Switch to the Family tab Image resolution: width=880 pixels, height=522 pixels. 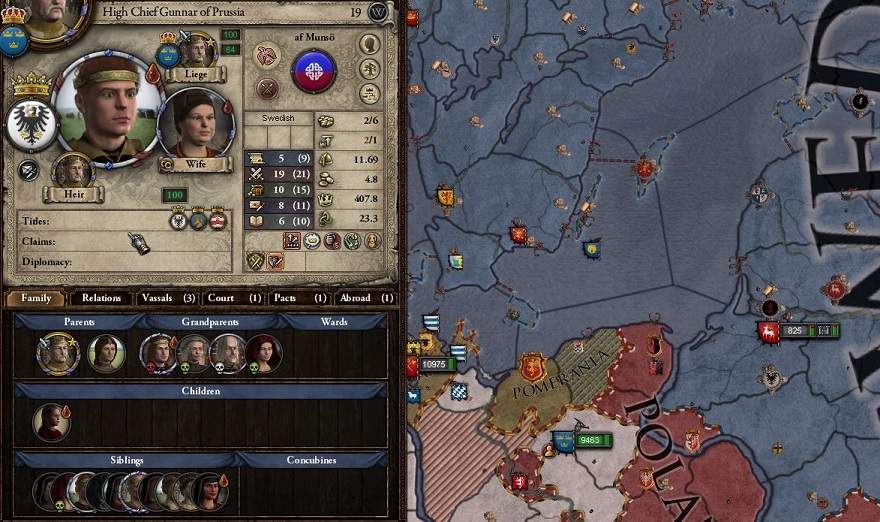36,298
